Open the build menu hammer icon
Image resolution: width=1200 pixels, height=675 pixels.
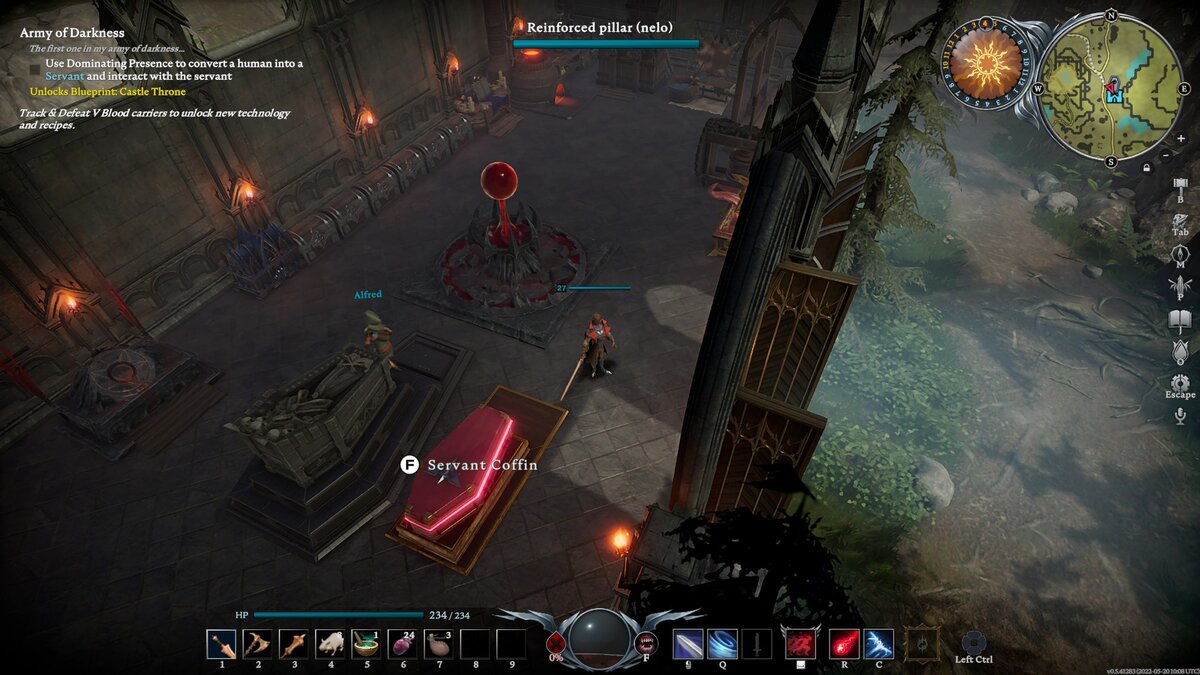1180,187
